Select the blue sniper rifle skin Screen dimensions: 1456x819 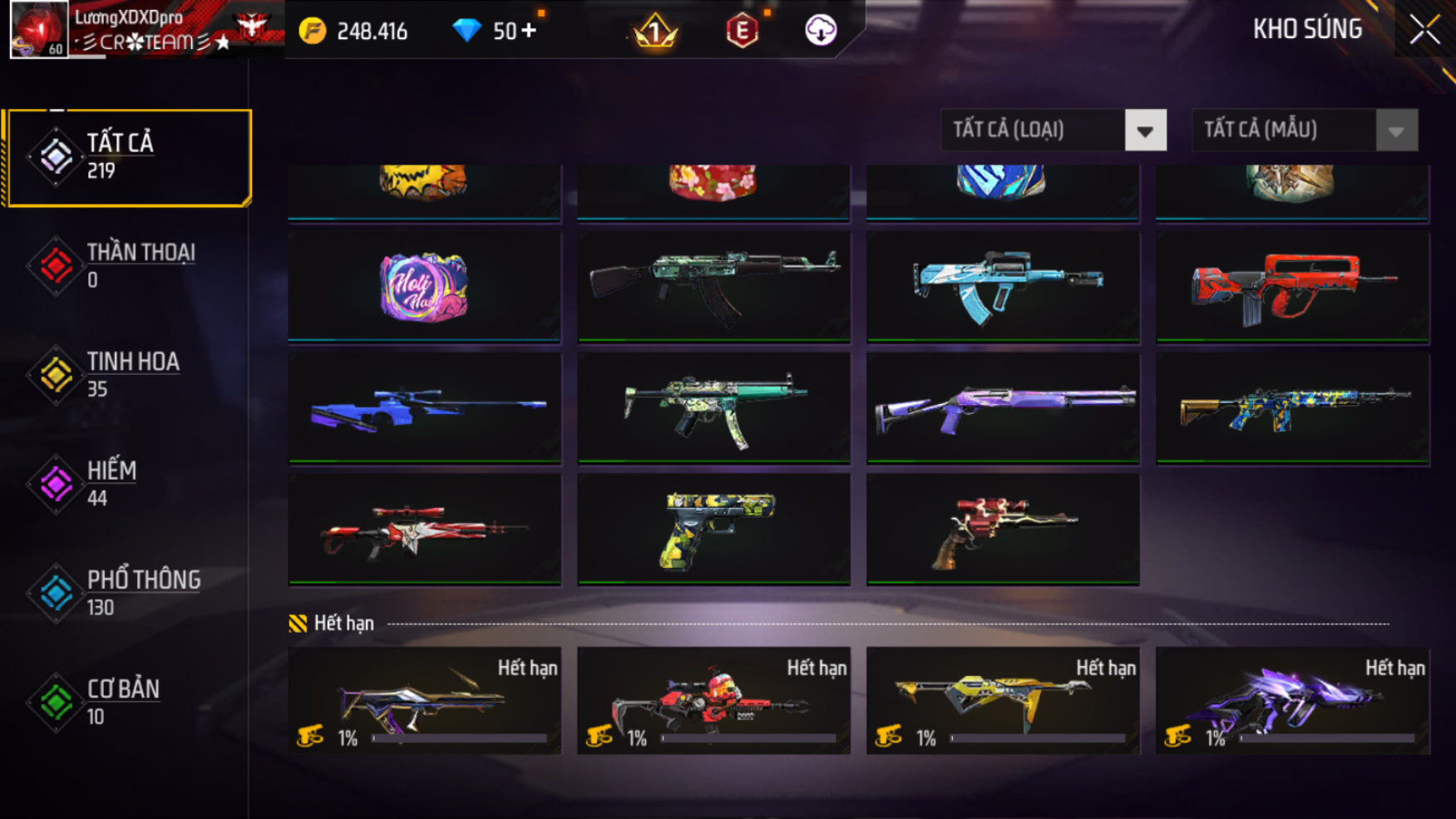point(424,408)
